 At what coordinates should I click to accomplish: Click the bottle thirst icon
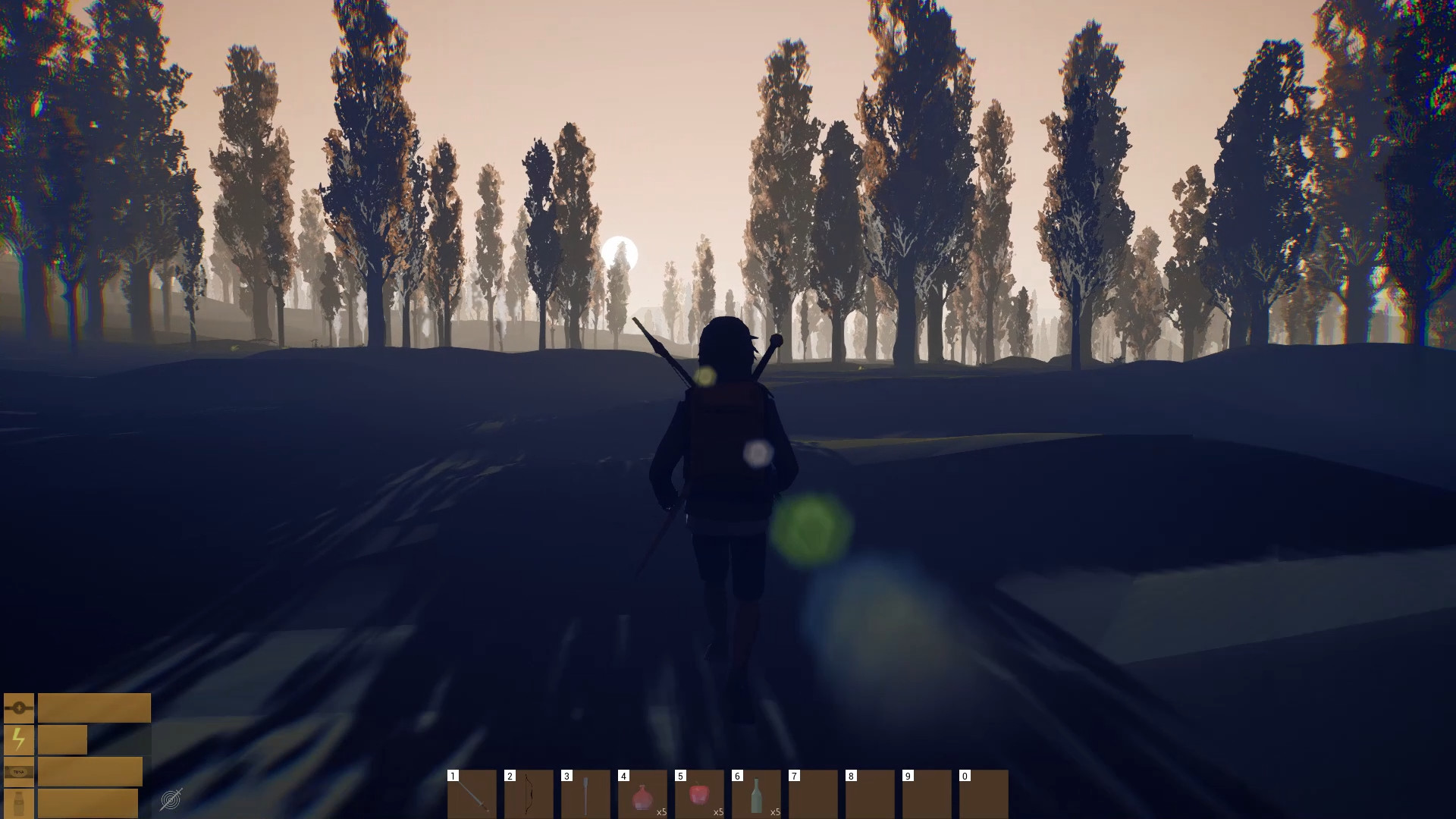coord(20,804)
